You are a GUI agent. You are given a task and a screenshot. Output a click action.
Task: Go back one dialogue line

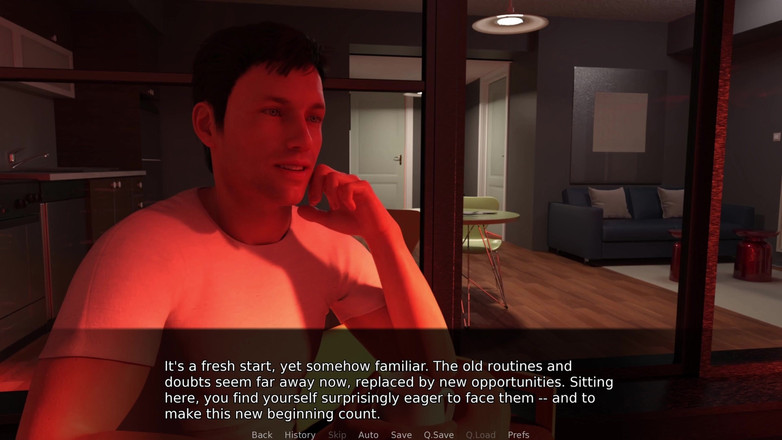[262, 435]
